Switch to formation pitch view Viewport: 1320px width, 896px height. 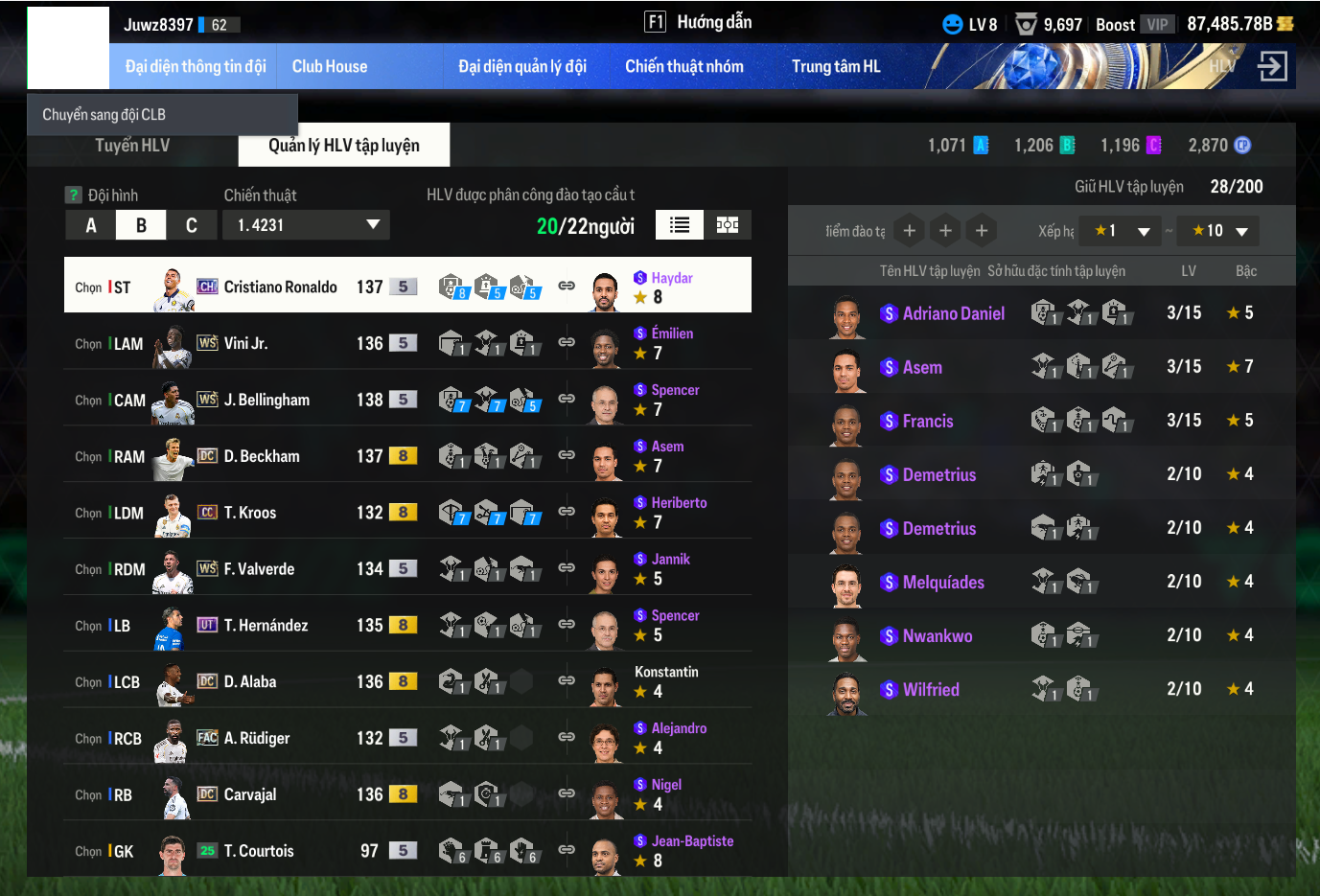[728, 225]
